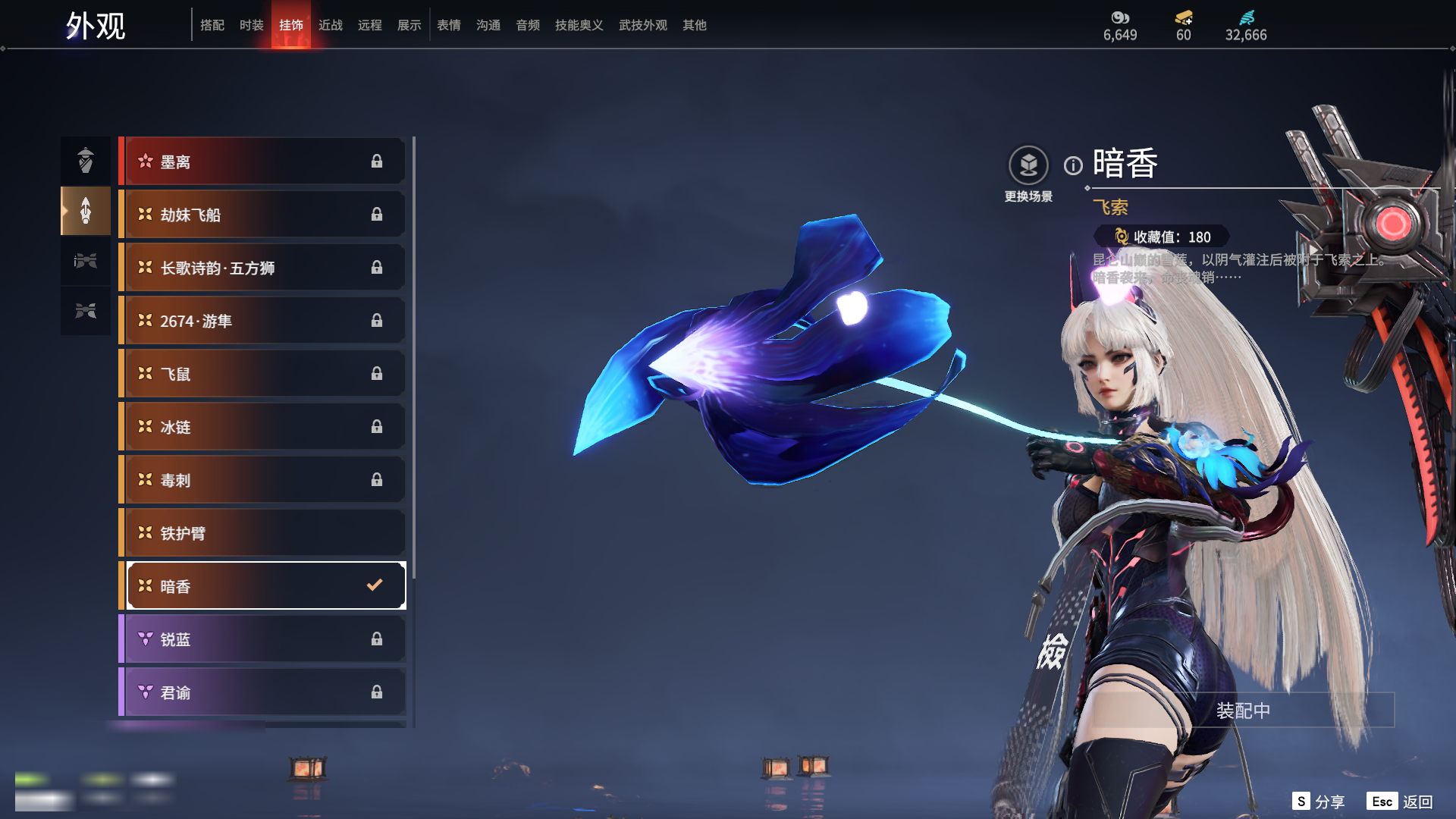Go to the 远程 tab
Screen dimensions: 1456x819
tap(369, 25)
